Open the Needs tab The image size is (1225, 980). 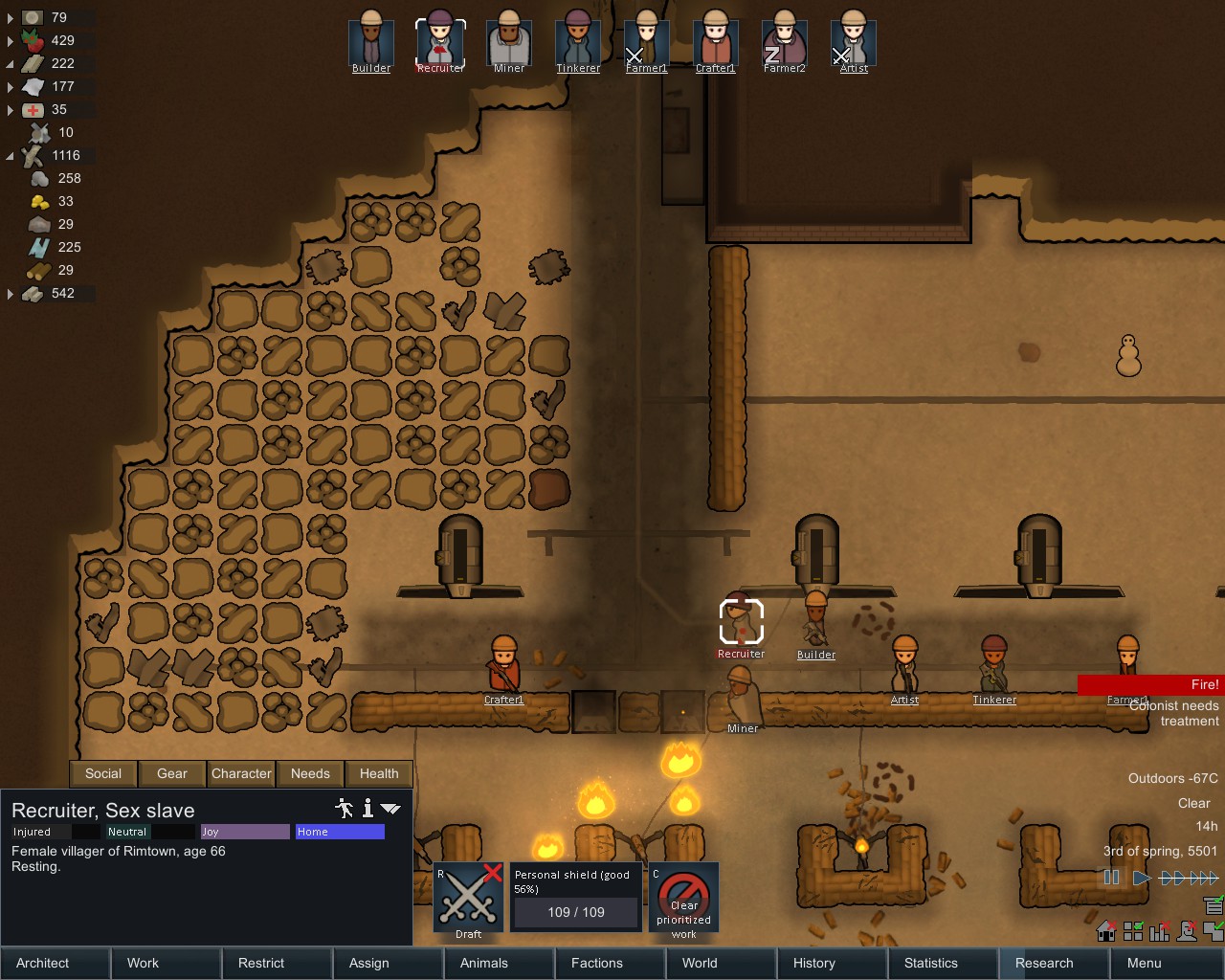click(x=310, y=773)
